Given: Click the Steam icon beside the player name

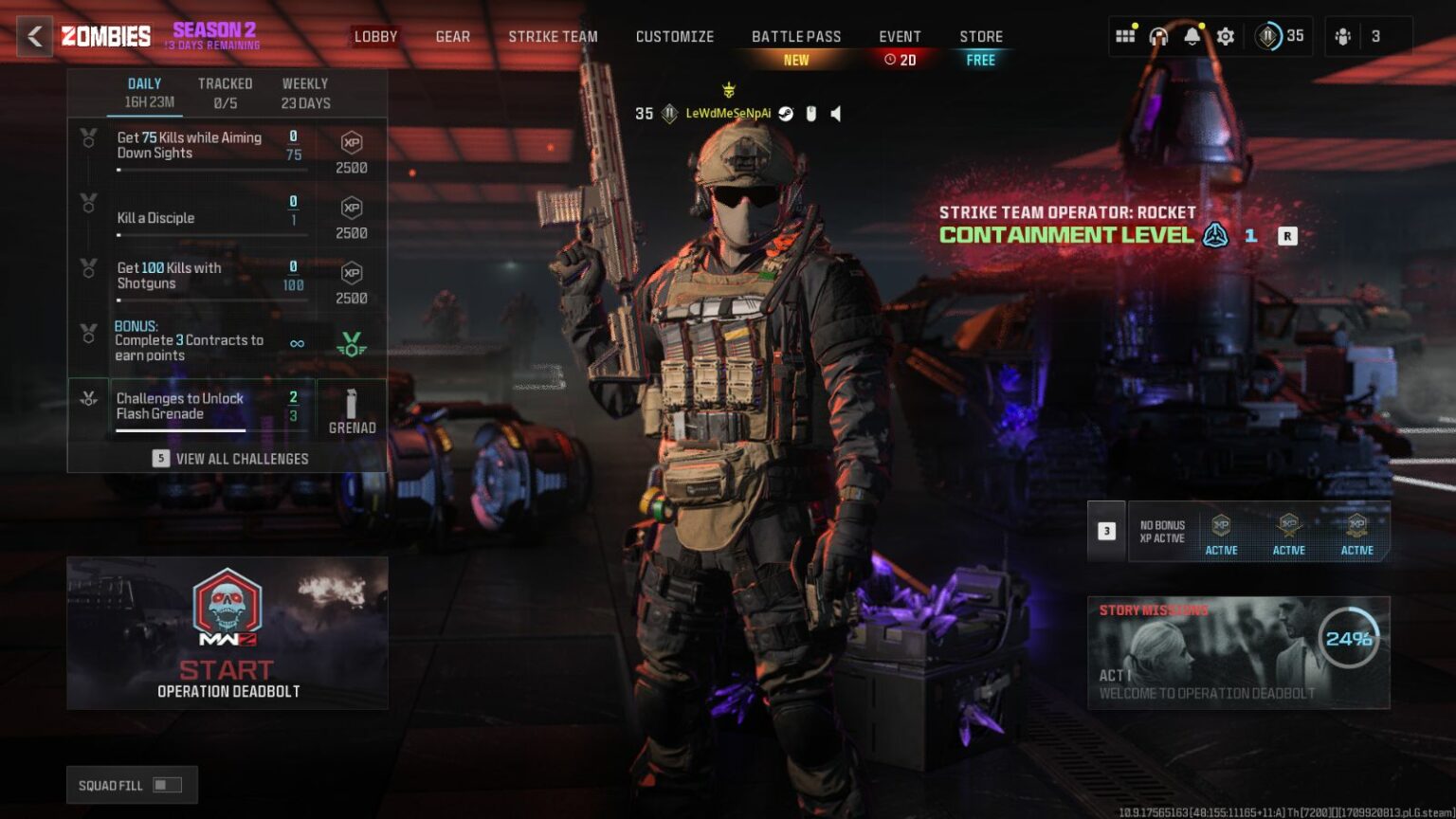Looking at the screenshot, I should [x=785, y=114].
